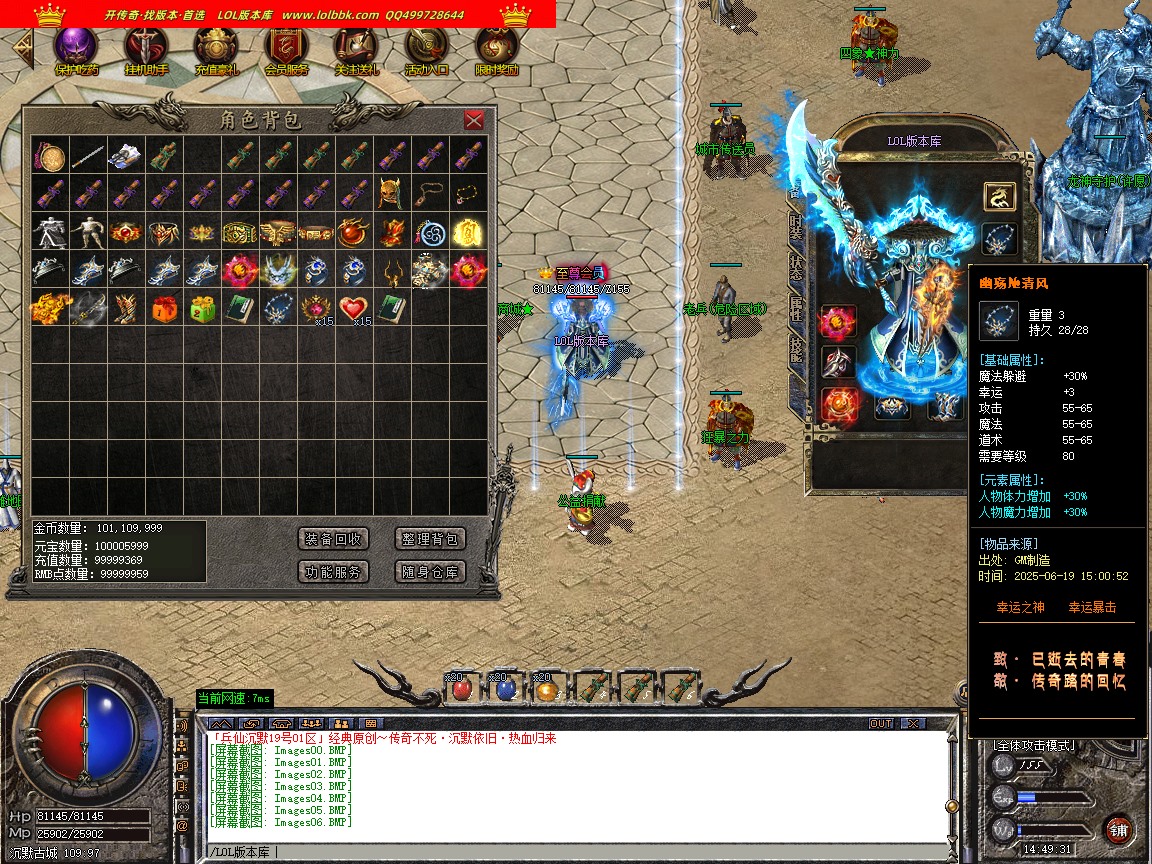Image resolution: width=1152 pixels, height=864 pixels.
Task: Open the 关注送礼 follow gift menu
Action: coord(356,47)
